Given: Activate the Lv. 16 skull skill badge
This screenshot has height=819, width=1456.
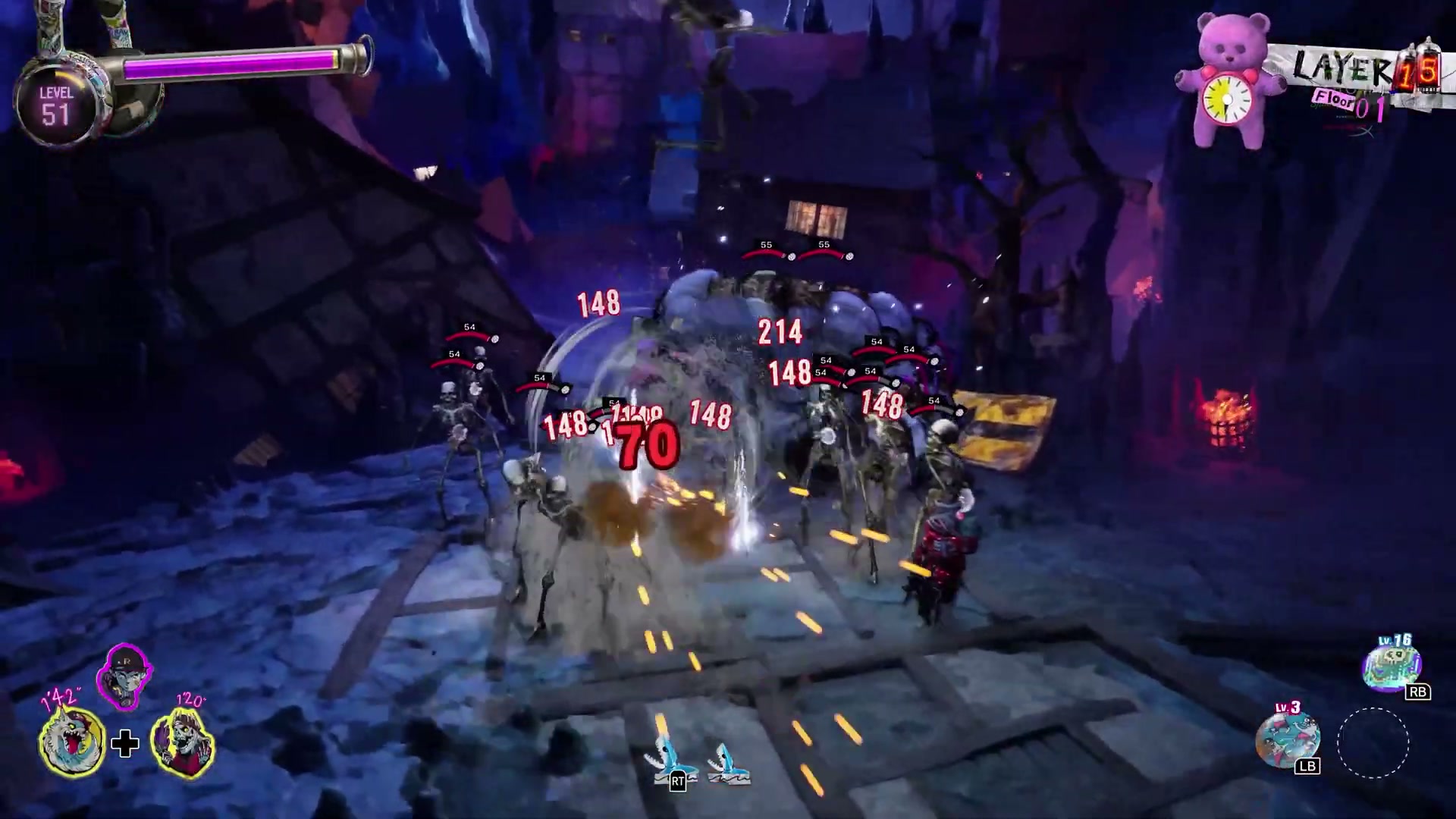Looking at the screenshot, I should [1392, 665].
